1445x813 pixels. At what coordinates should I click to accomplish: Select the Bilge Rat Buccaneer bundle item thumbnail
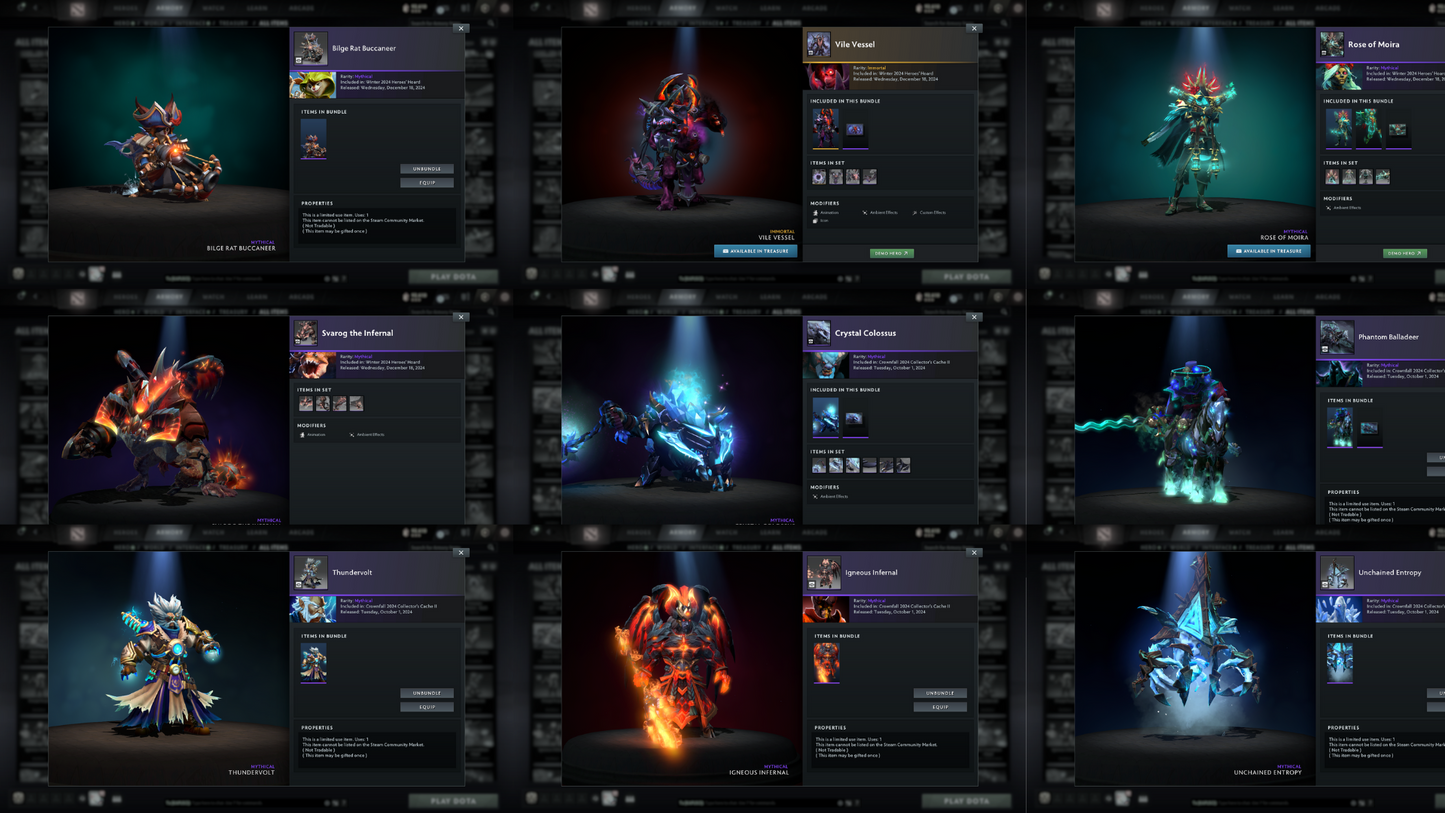pyautogui.click(x=313, y=139)
